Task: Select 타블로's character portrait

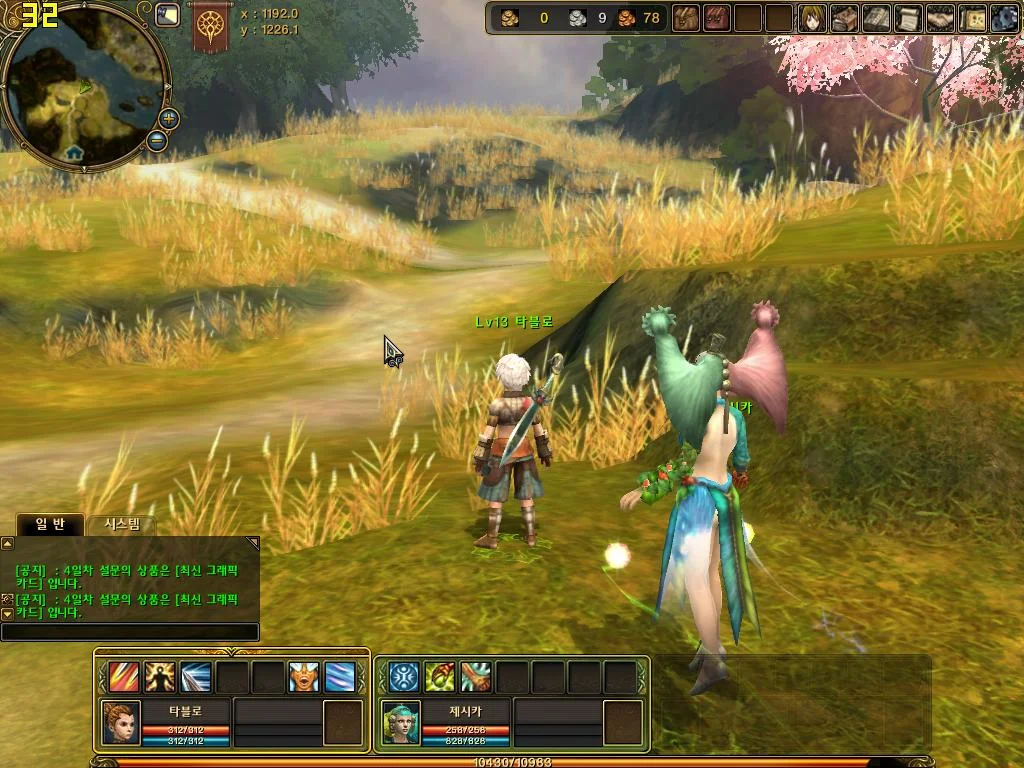Action: coord(120,721)
